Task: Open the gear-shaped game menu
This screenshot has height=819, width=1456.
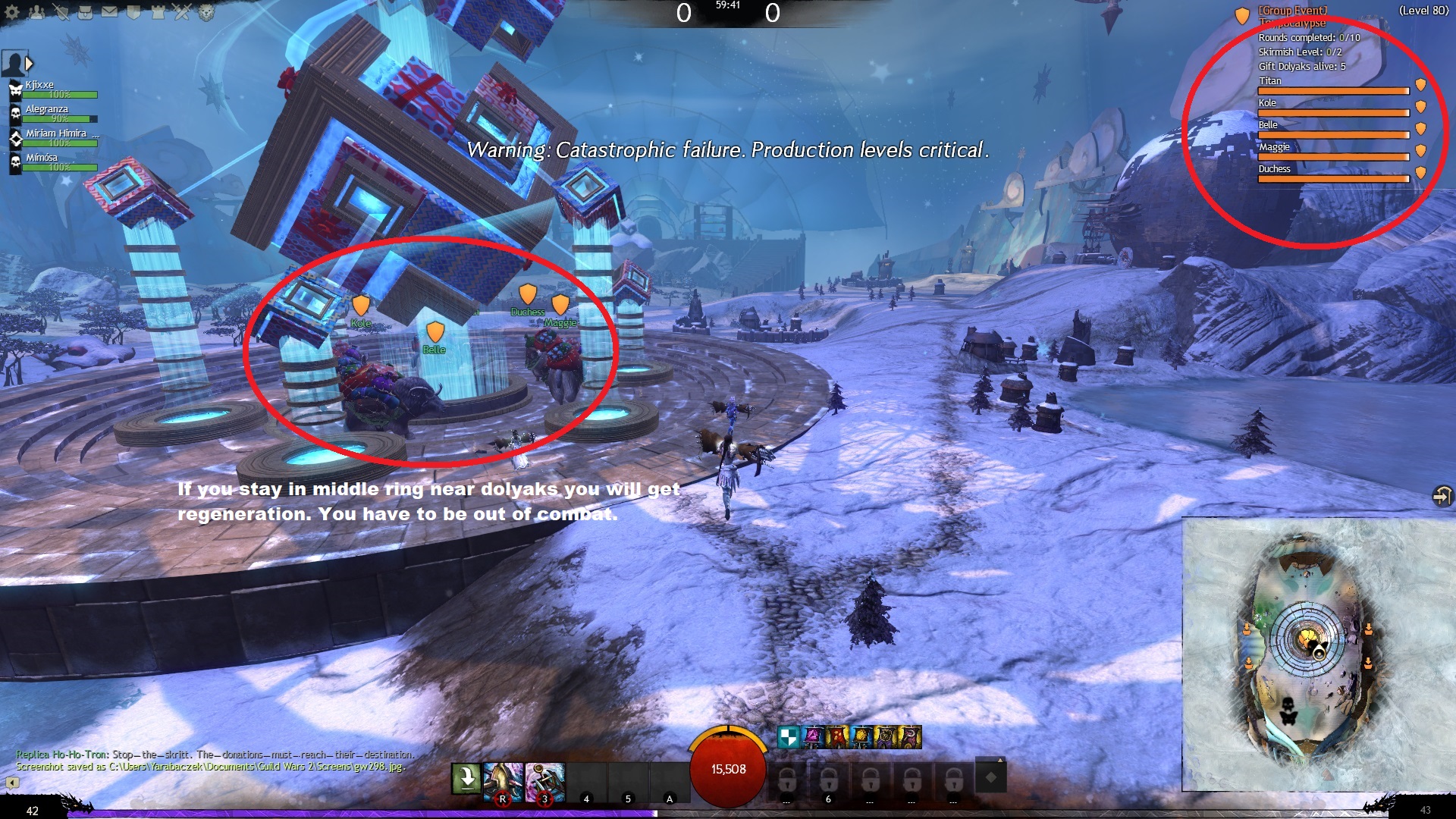Action: pyautogui.click(x=12, y=11)
